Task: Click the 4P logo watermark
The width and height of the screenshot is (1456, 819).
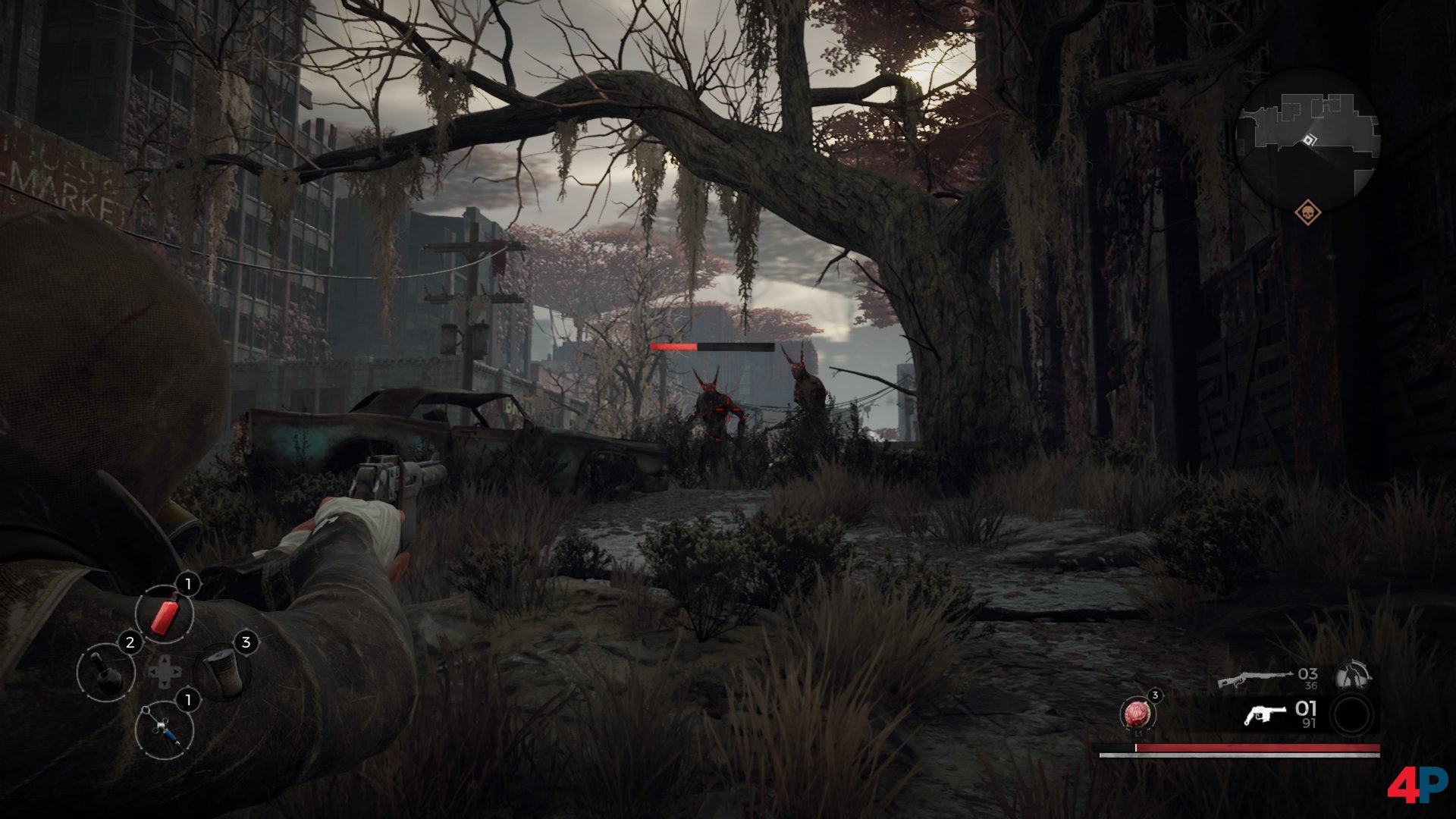Action: [x=1417, y=784]
